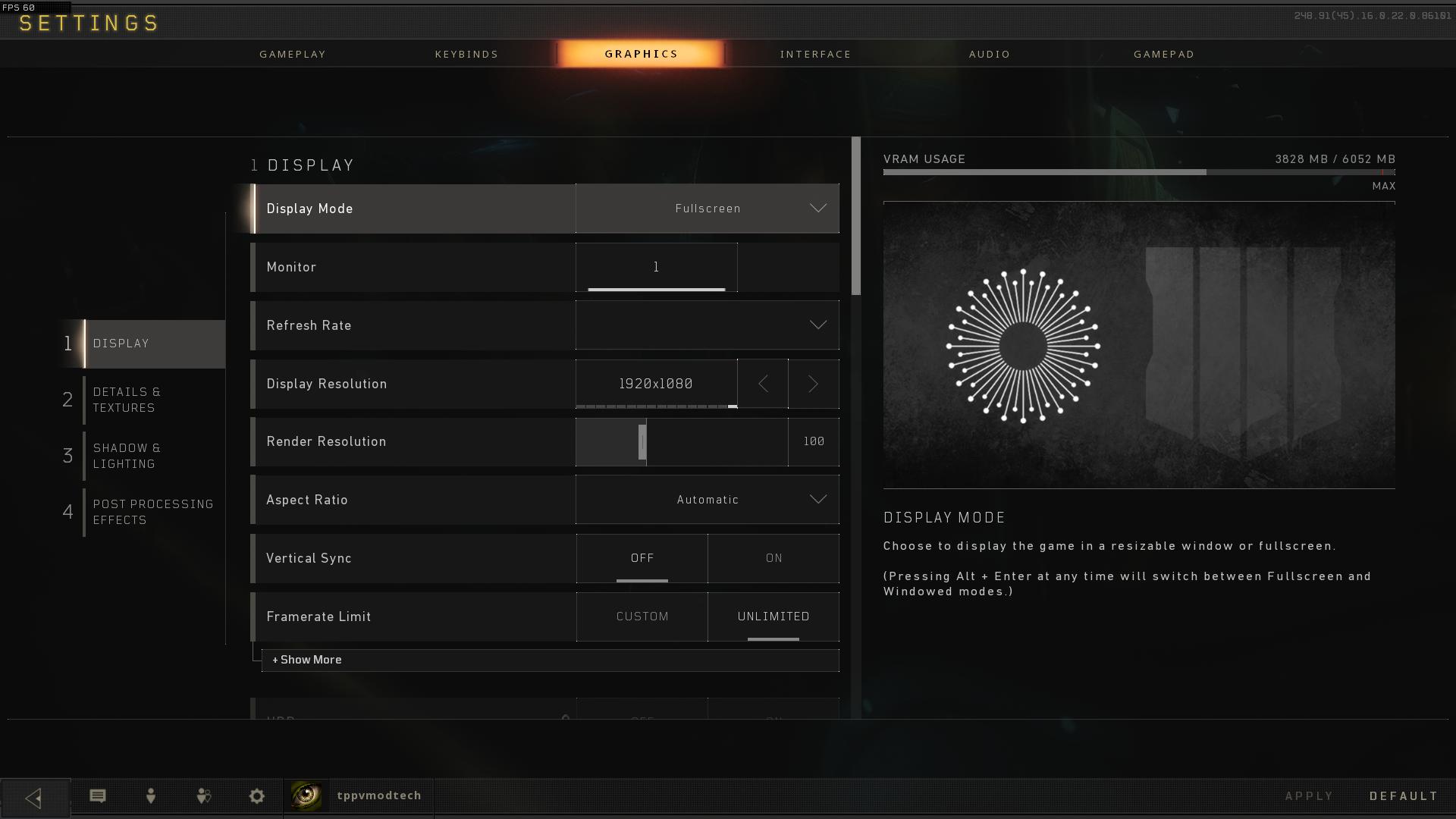Reset settings with the Default button
Viewport: 1456px width, 819px height.
pyautogui.click(x=1404, y=796)
